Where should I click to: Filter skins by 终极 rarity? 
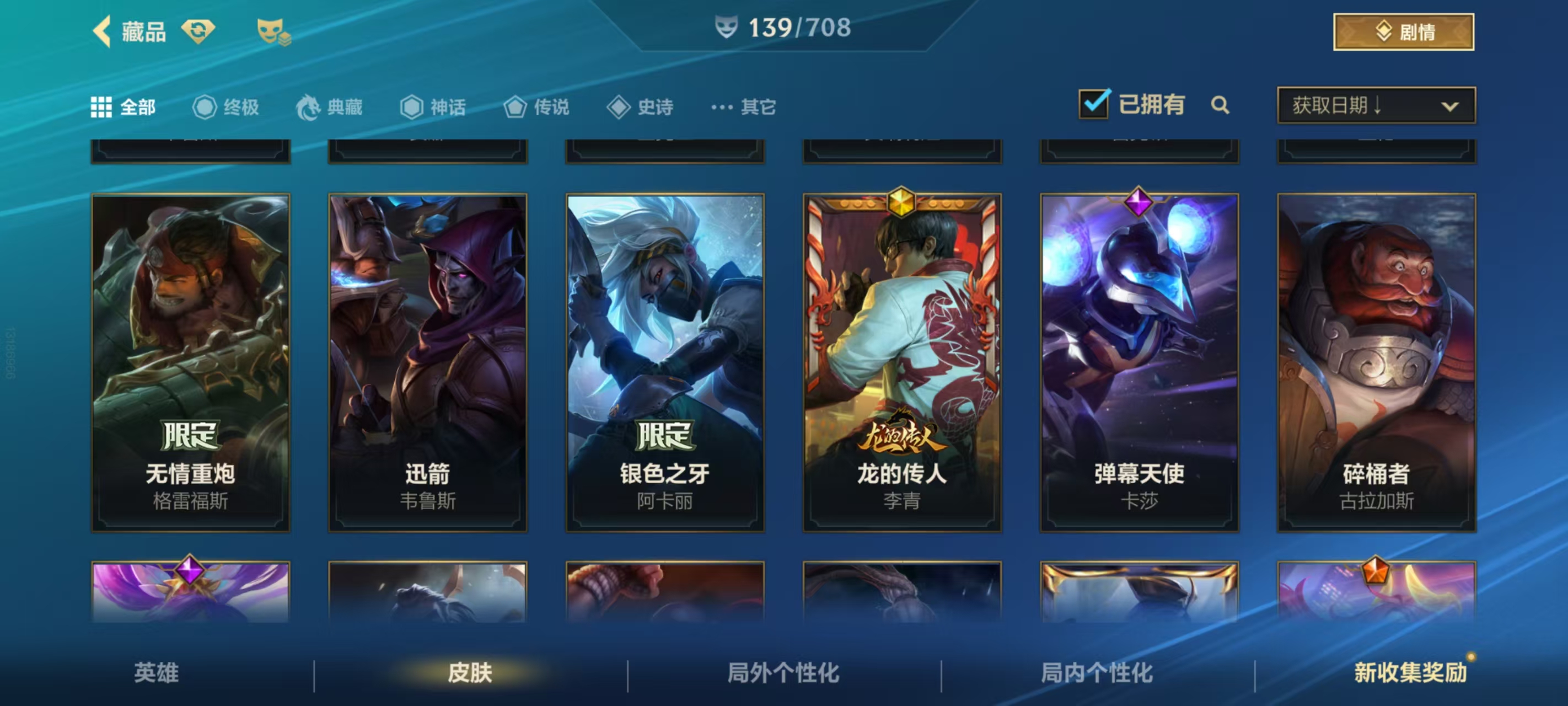[x=227, y=107]
